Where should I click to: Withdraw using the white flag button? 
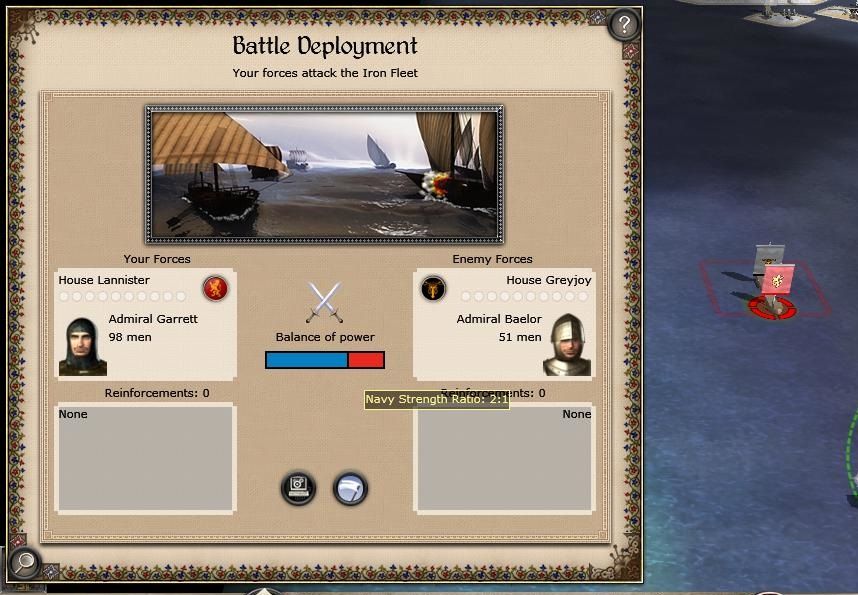pyautogui.click(x=350, y=488)
